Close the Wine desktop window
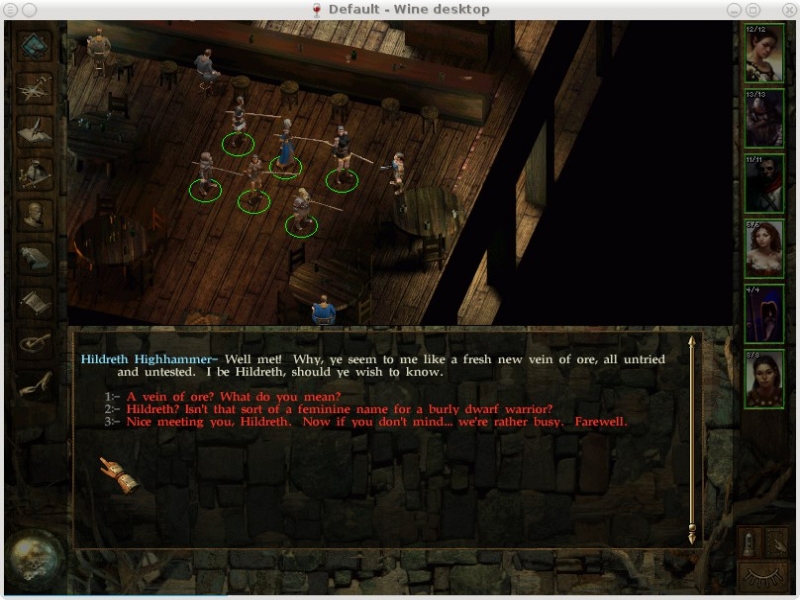 (x=789, y=9)
